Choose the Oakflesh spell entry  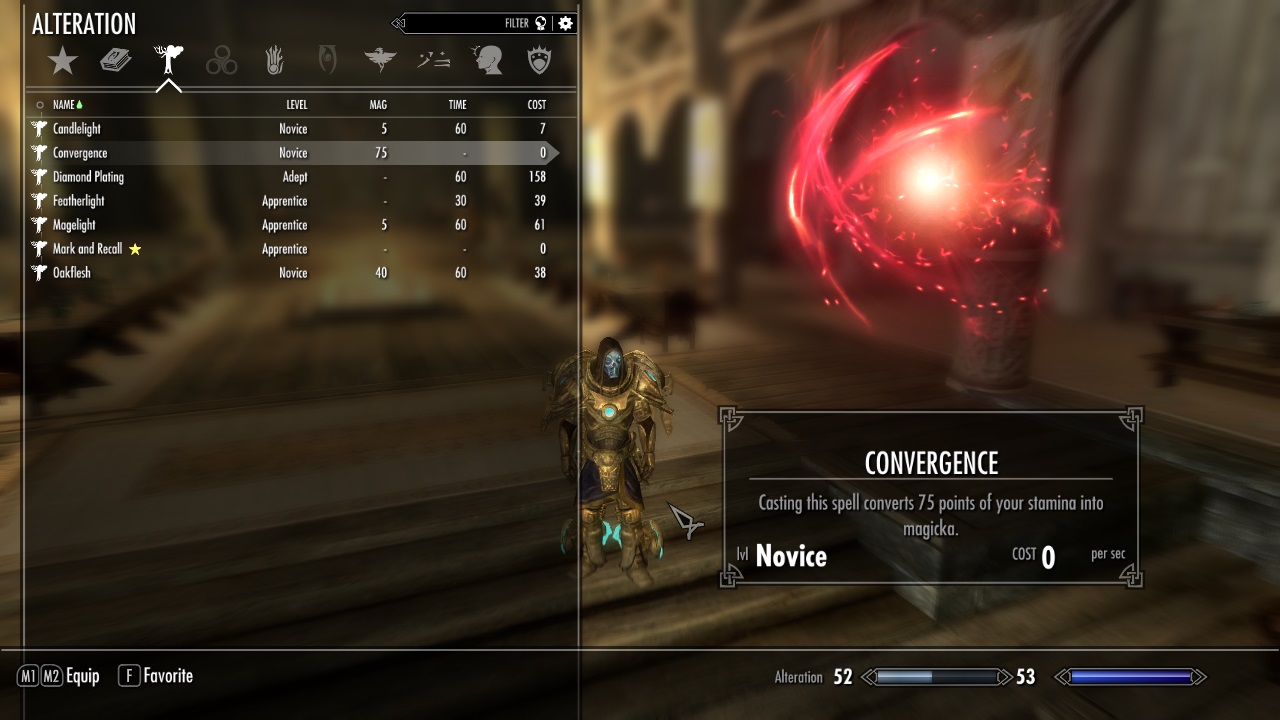pyautogui.click(x=72, y=273)
